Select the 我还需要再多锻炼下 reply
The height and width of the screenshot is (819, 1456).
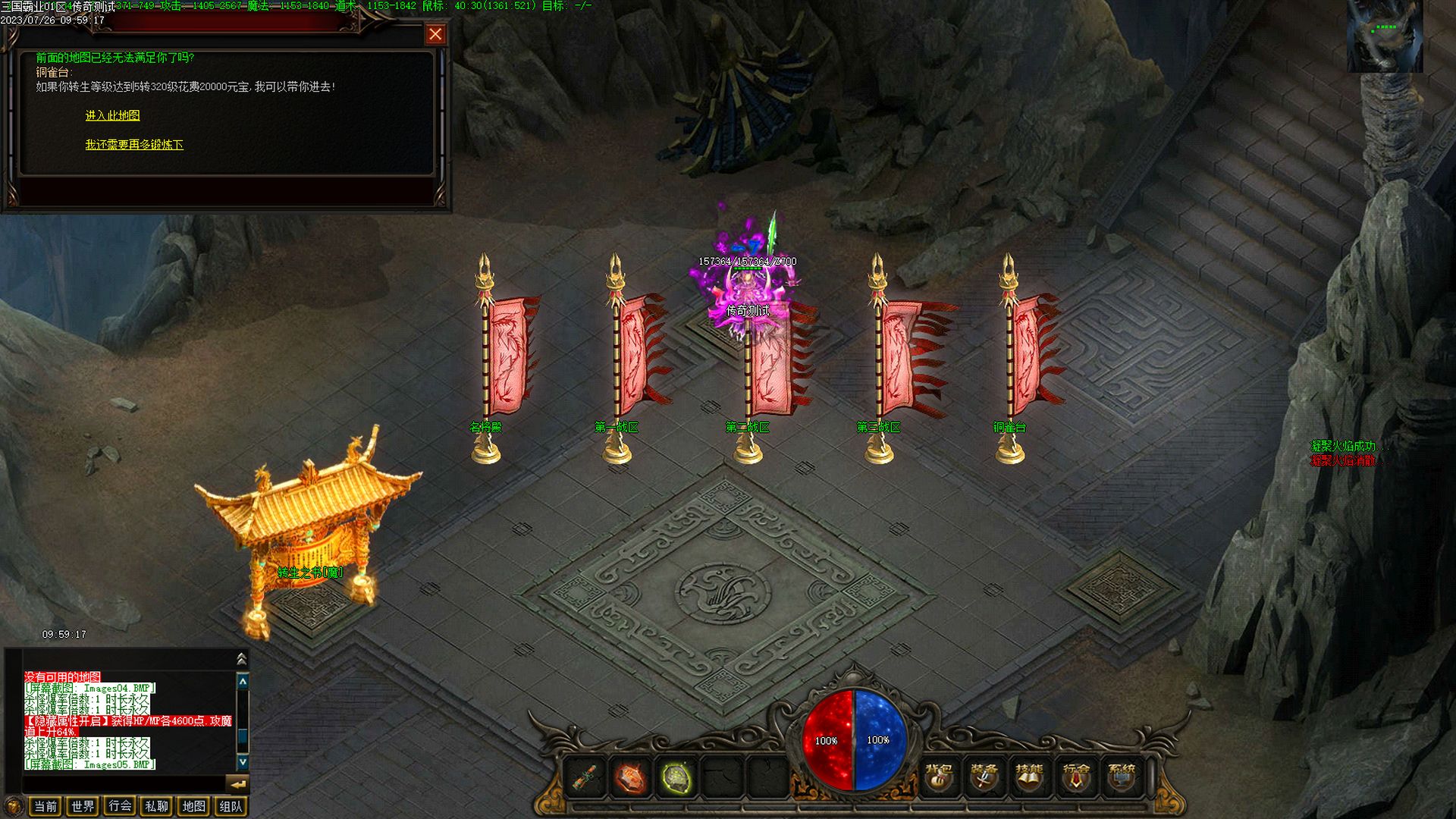point(134,144)
